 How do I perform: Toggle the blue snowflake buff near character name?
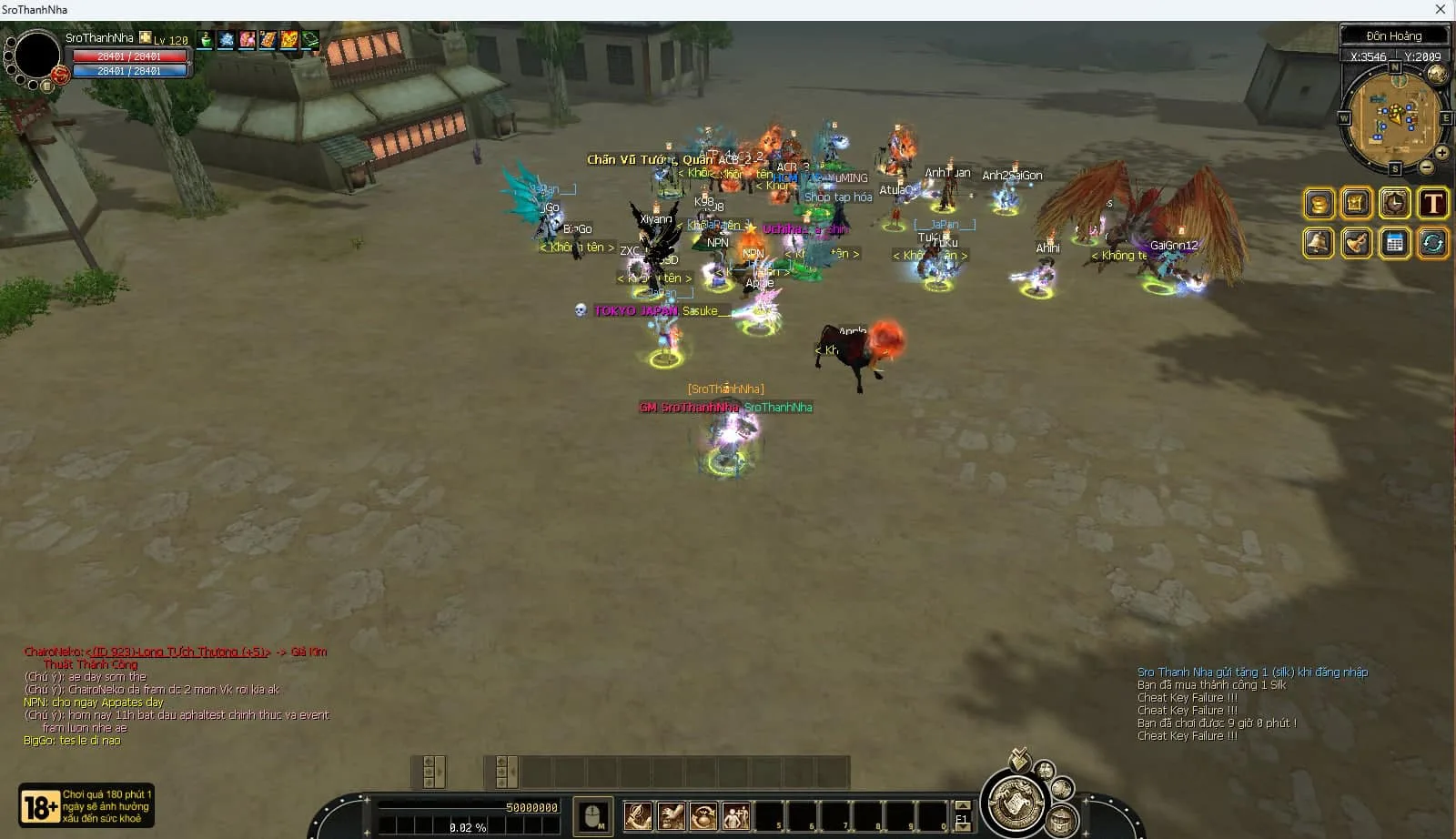click(226, 41)
